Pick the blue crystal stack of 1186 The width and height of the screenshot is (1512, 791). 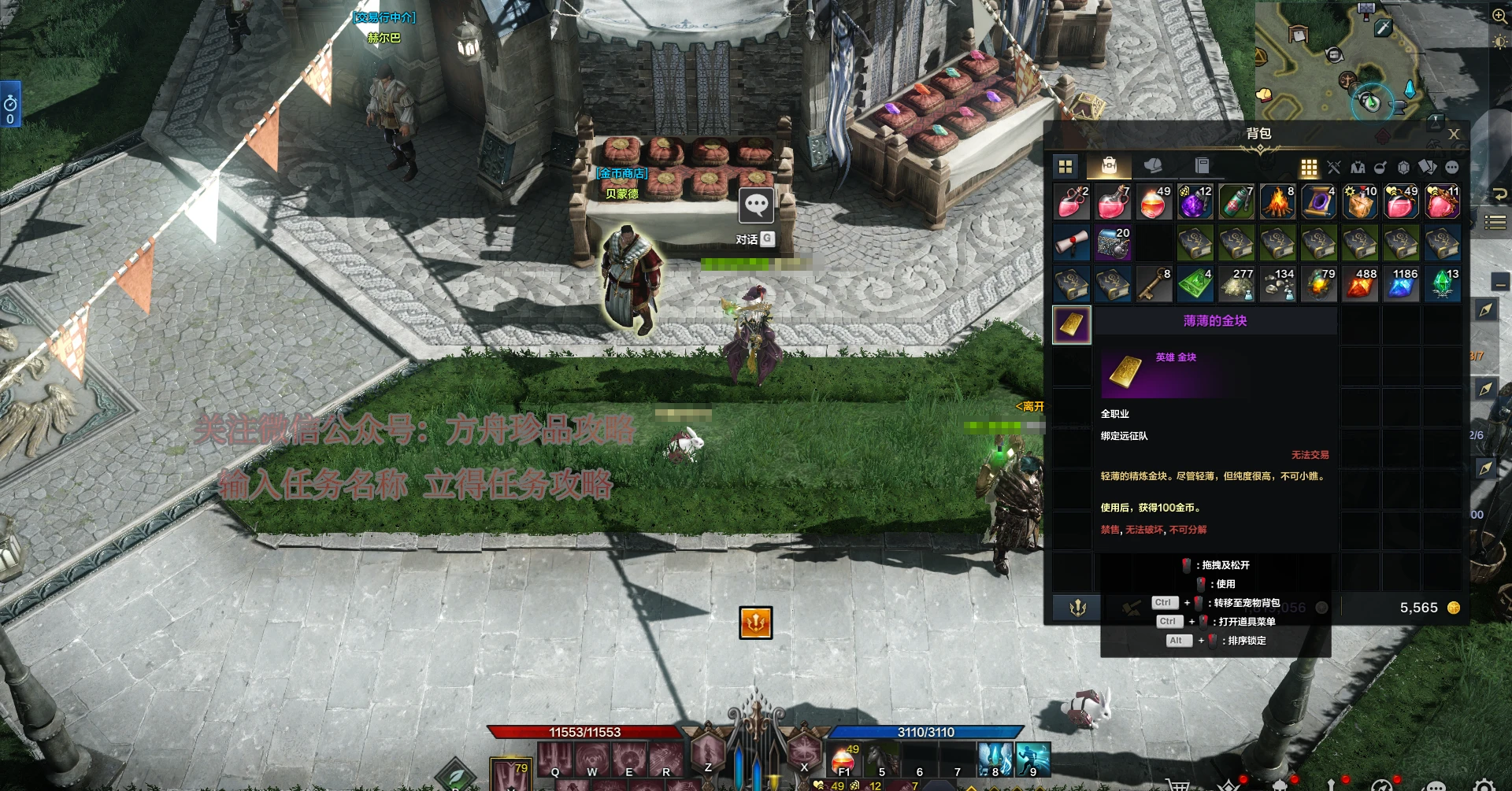pyautogui.click(x=1401, y=284)
